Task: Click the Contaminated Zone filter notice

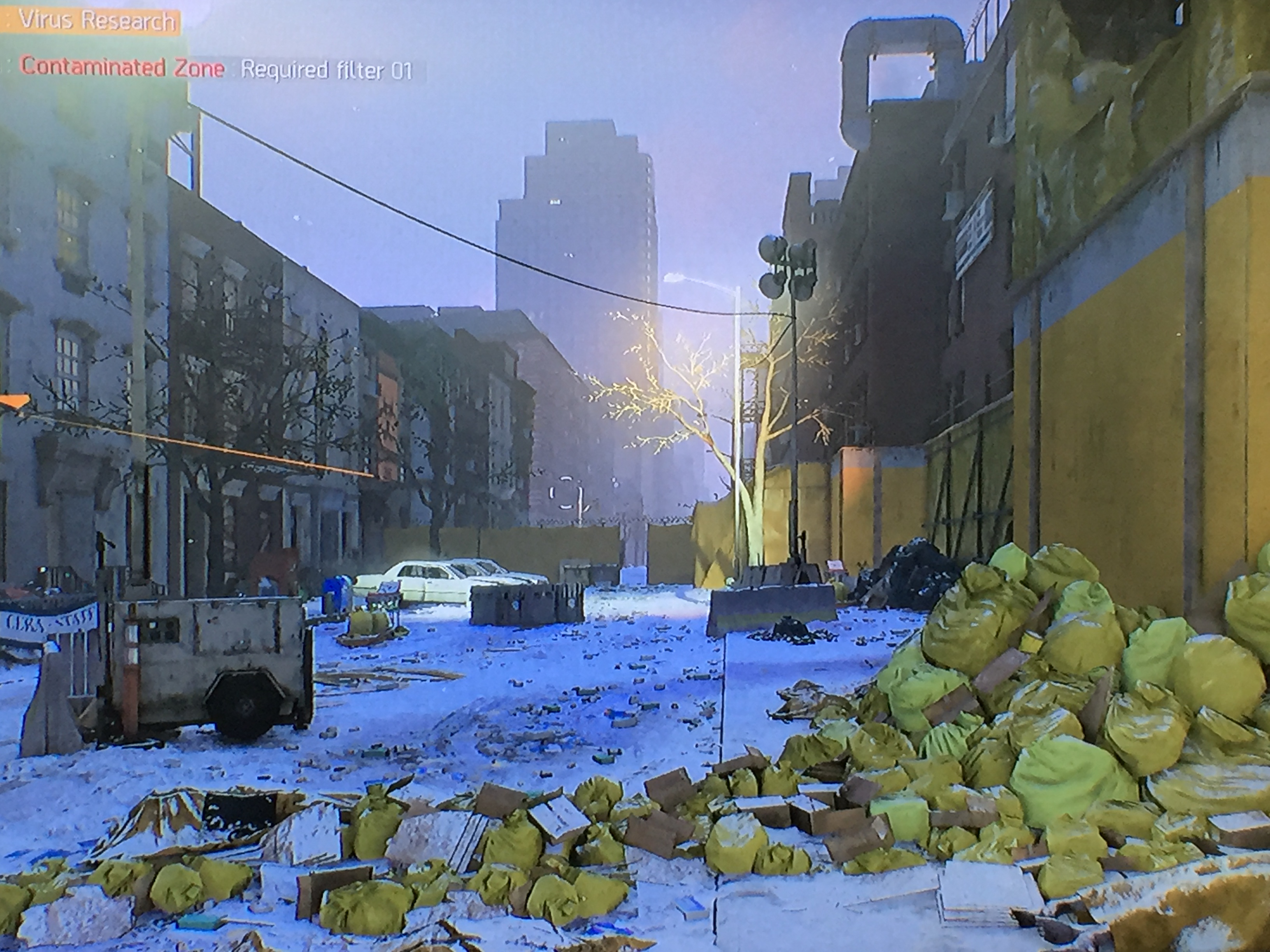Action: (x=215, y=70)
